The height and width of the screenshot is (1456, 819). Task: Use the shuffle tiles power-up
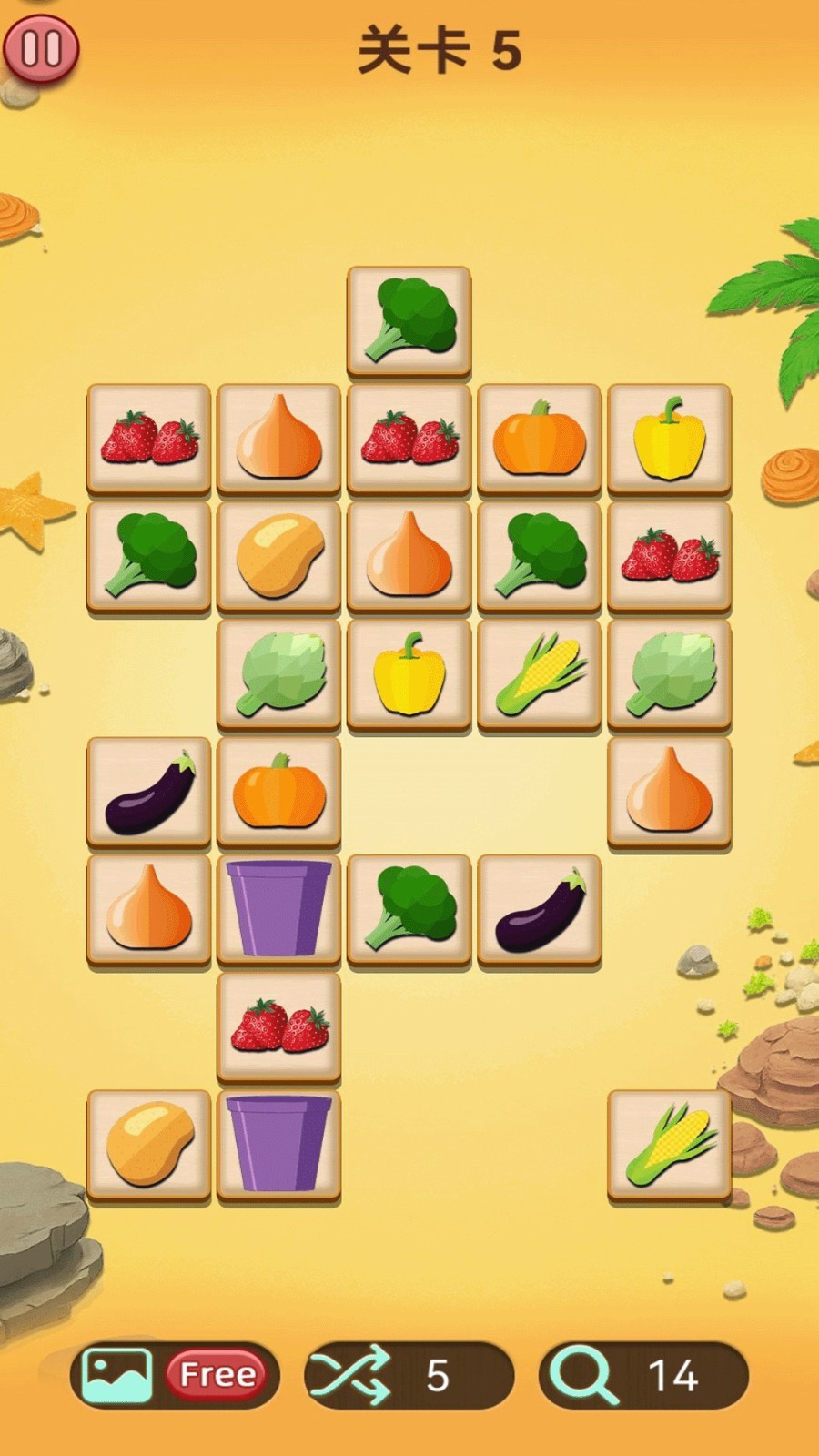409,1374
